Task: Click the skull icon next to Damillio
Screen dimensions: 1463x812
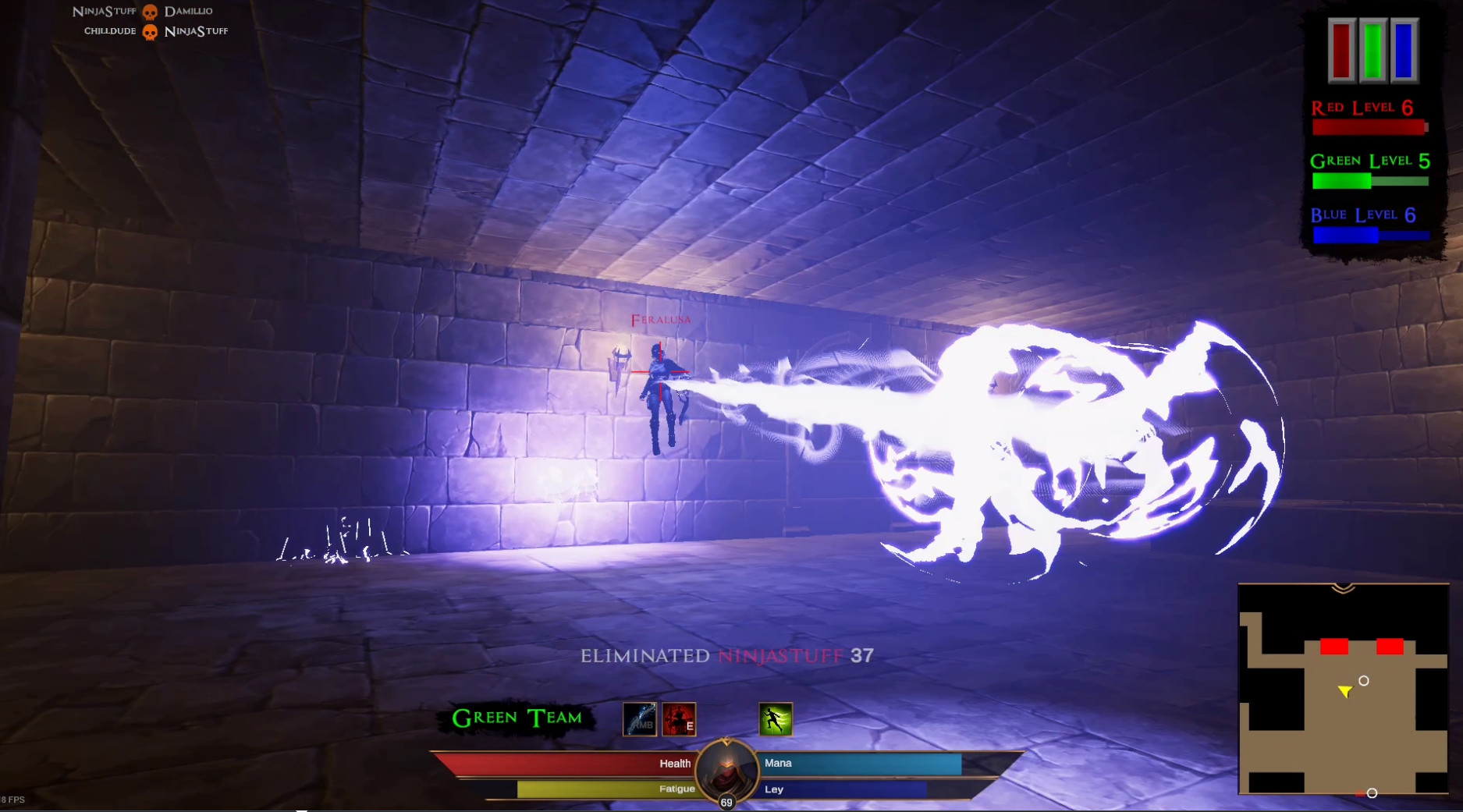Action: click(x=148, y=11)
